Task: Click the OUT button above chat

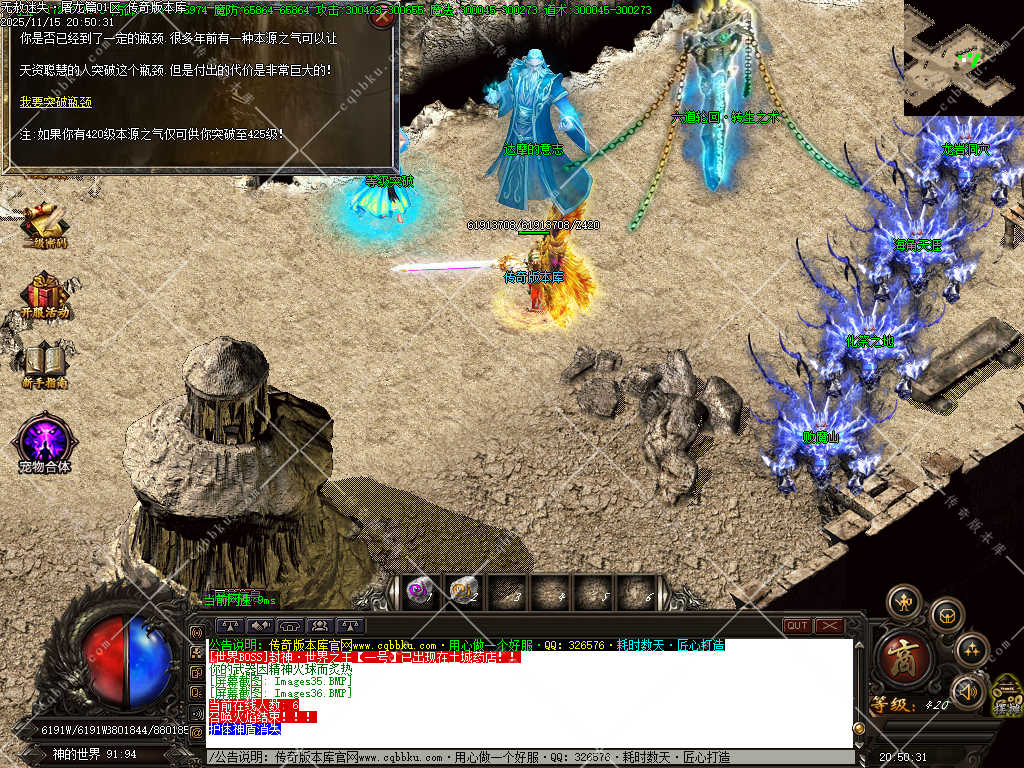Action: pyautogui.click(x=797, y=626)
